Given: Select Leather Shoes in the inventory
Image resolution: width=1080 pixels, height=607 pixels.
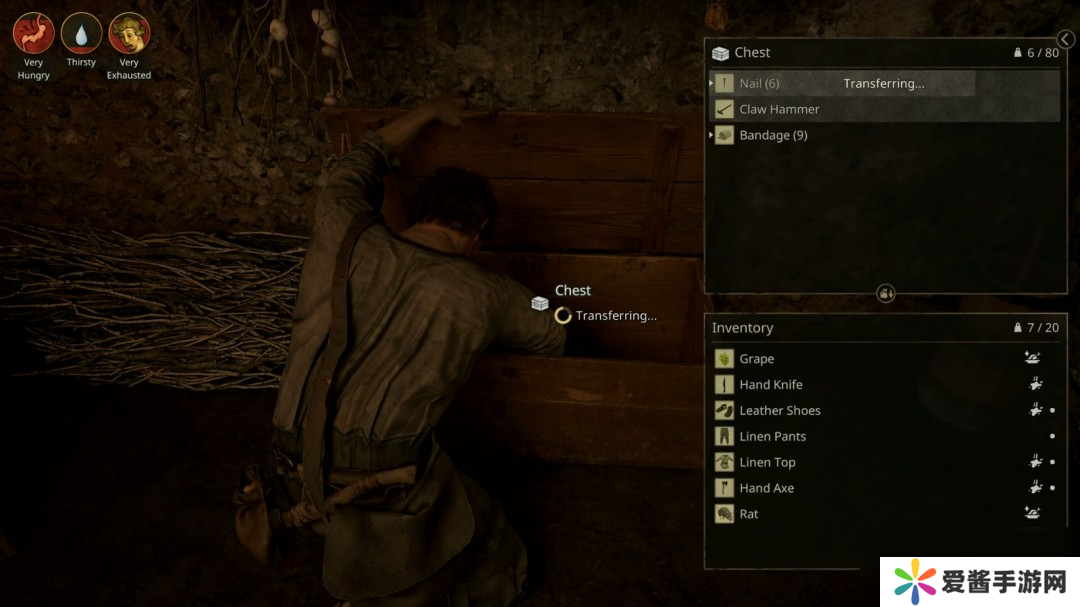Looking at the screenshot, I should [x=780, y=411].
